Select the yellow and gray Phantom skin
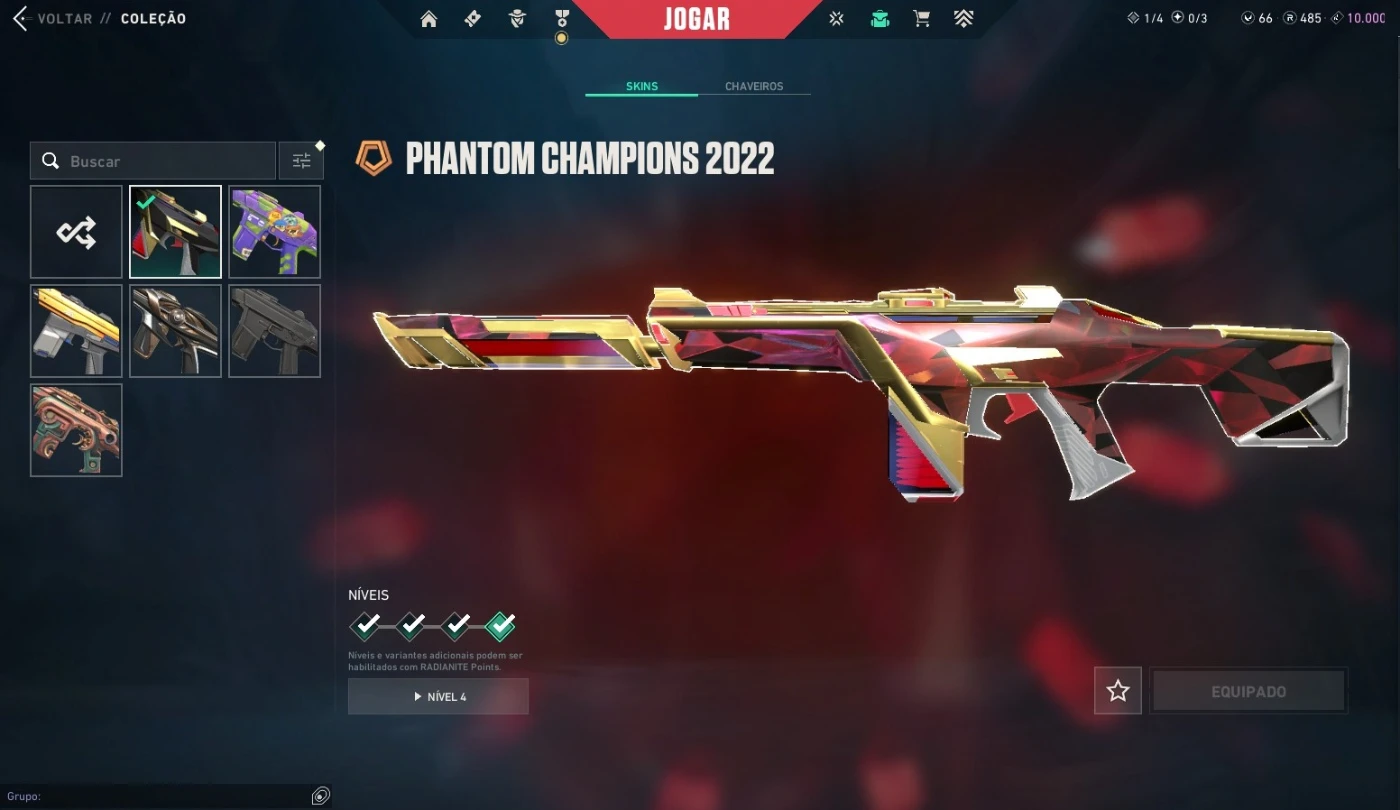The height and width of the screenshot is (810, 1400). [x=76, y=331]
